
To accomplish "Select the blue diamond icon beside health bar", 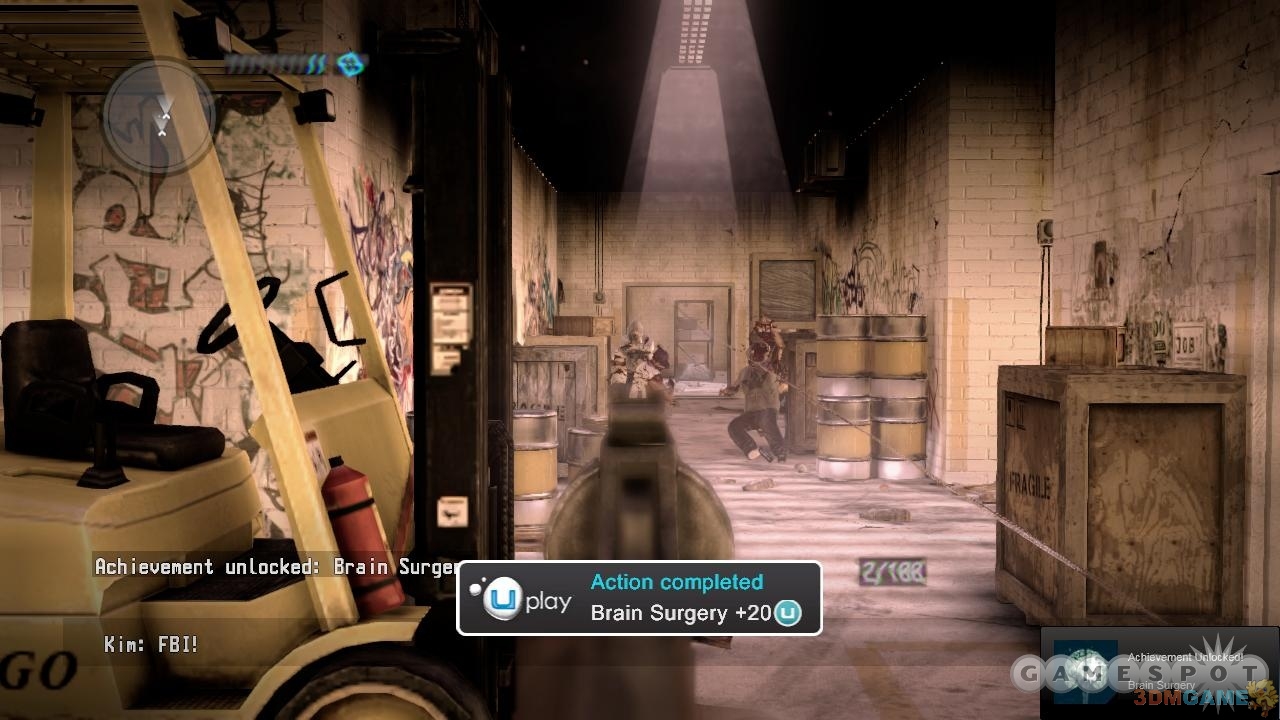I will click(x=350, y=65).
